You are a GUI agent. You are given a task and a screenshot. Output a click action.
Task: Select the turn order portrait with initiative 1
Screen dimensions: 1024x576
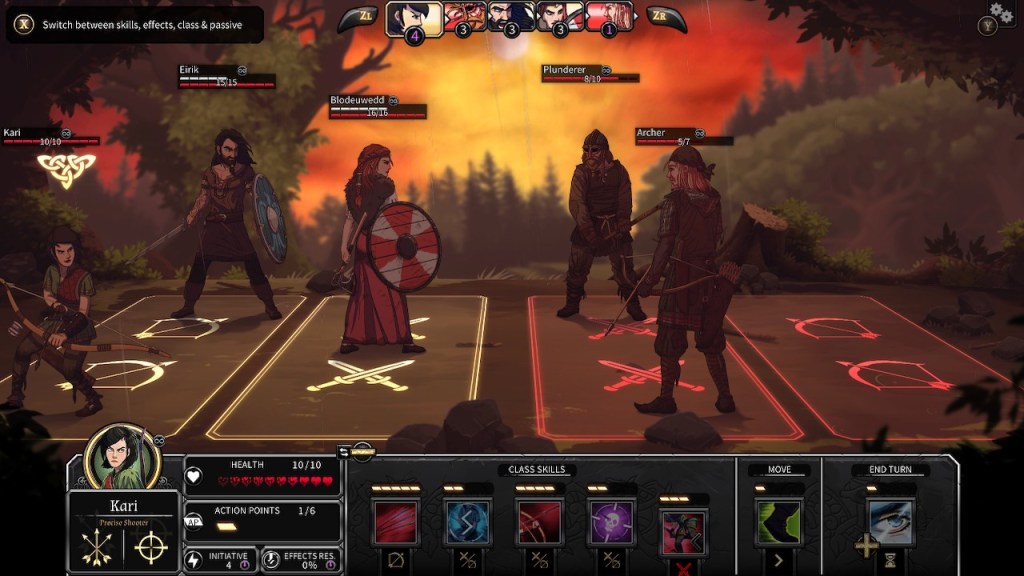pyautogui.click(x=610, y=17)
